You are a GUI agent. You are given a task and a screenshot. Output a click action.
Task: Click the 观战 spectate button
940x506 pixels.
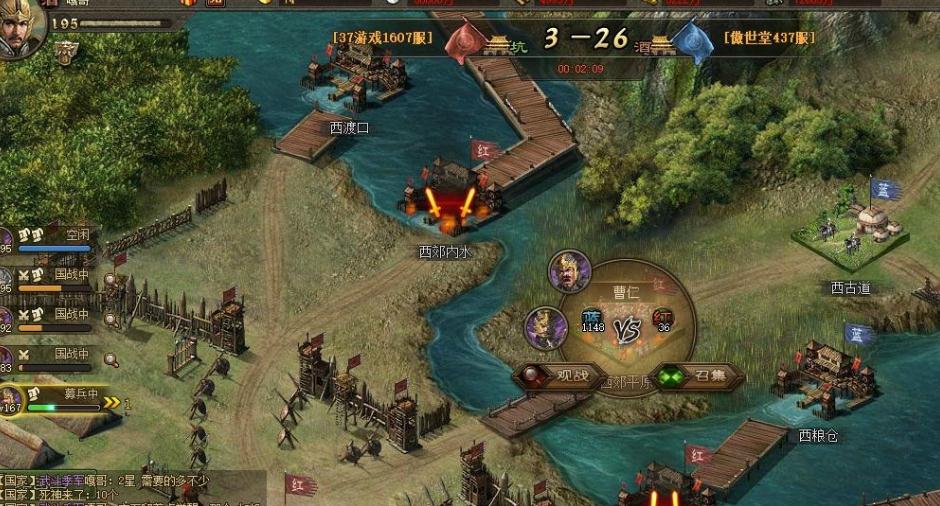coord(561,376)
